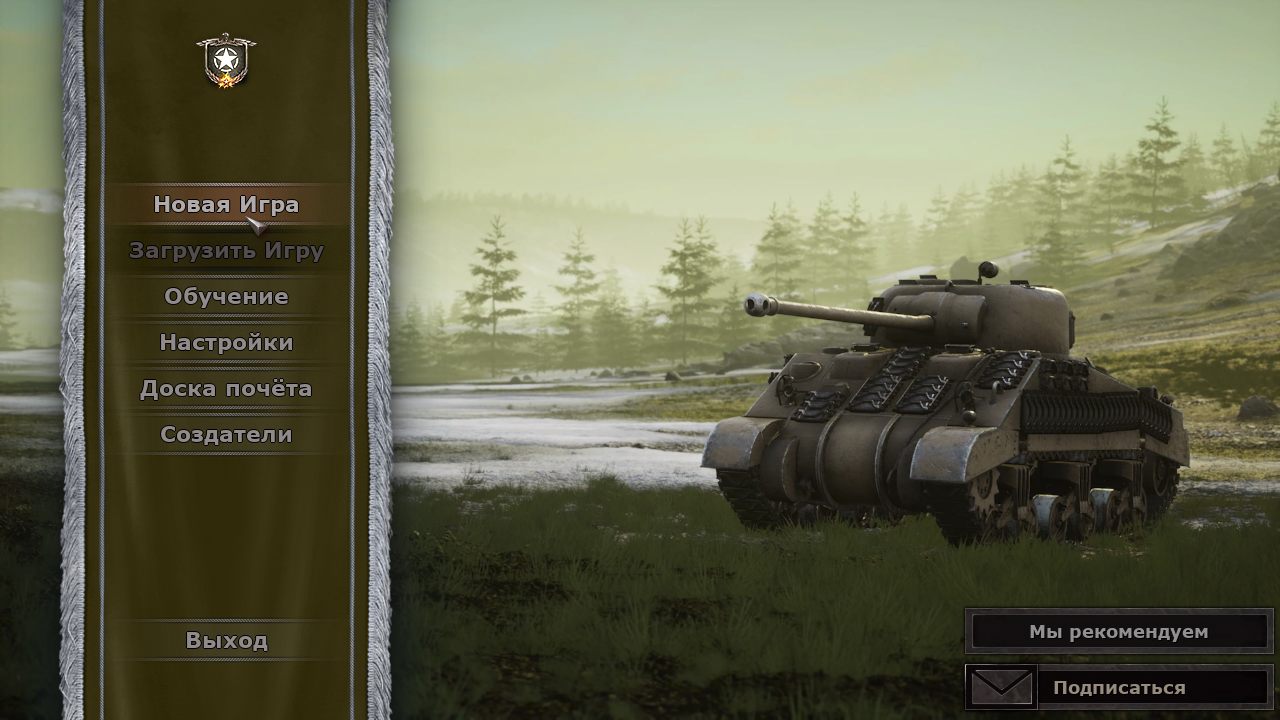Choose Выход to quit the game
The width and height of the screenshot is (1280, 720).
click(226, 640)
